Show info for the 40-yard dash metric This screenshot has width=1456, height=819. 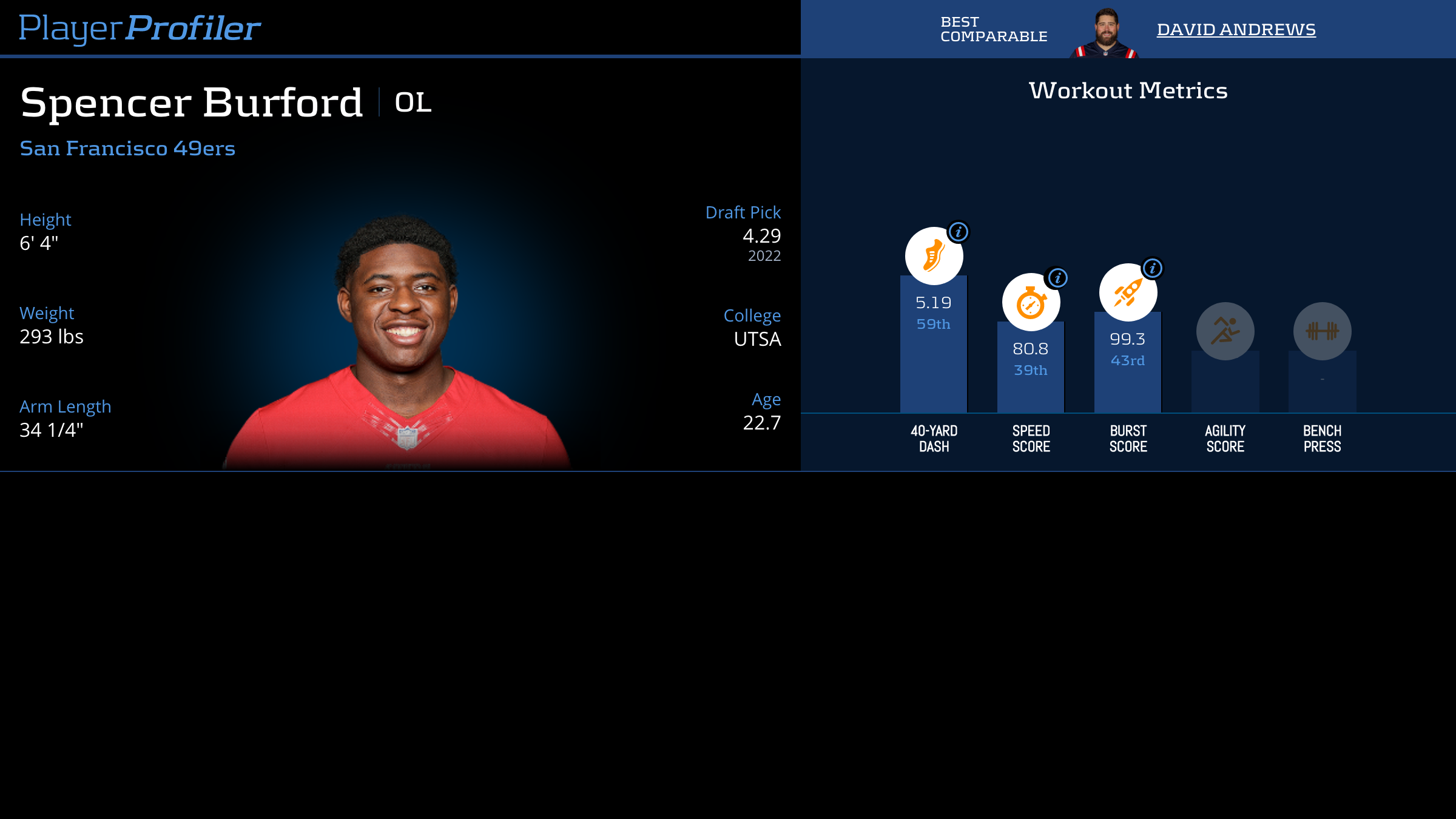[x=959, y=232]
